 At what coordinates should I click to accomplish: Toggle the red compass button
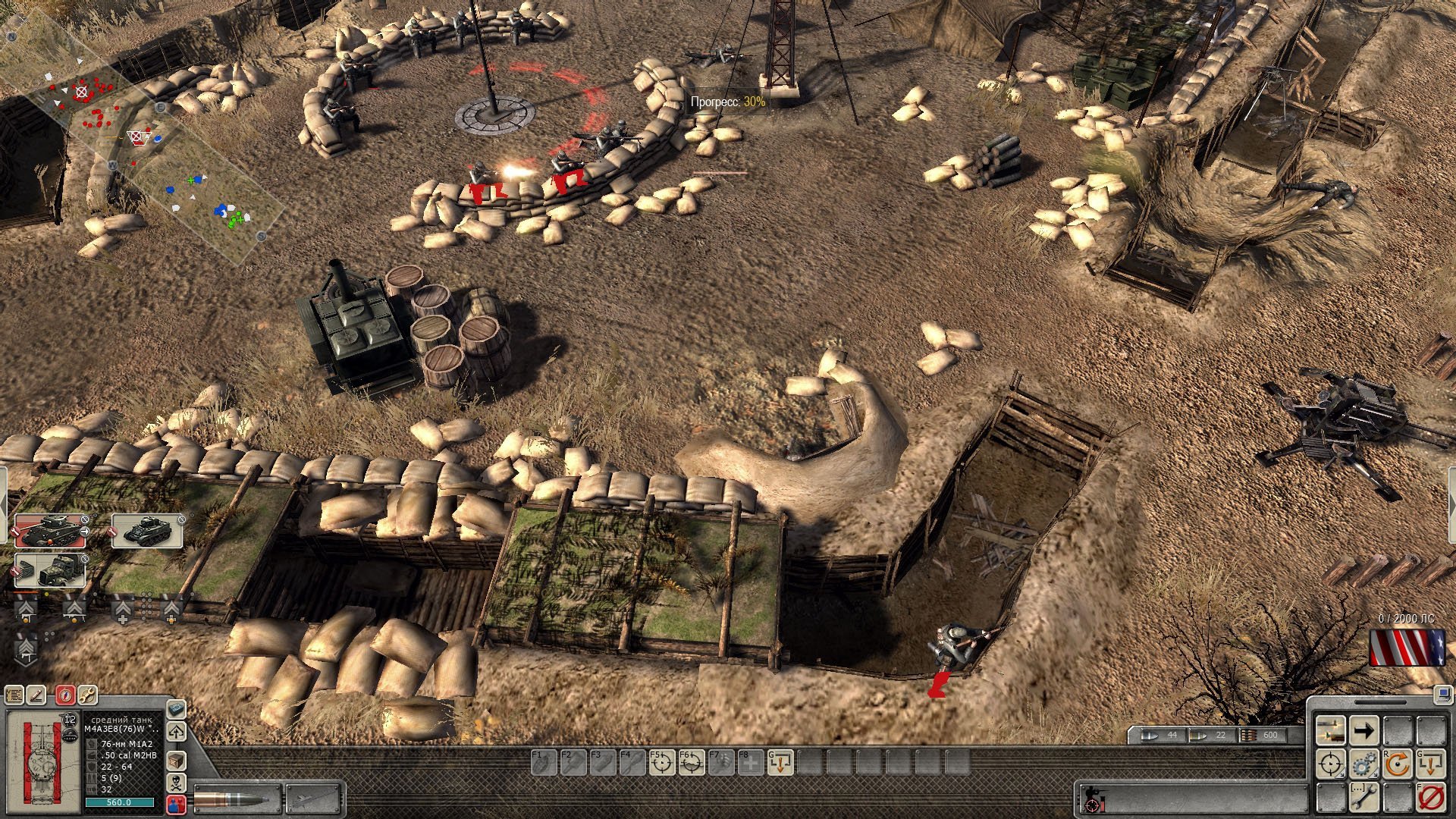point(65,694)
